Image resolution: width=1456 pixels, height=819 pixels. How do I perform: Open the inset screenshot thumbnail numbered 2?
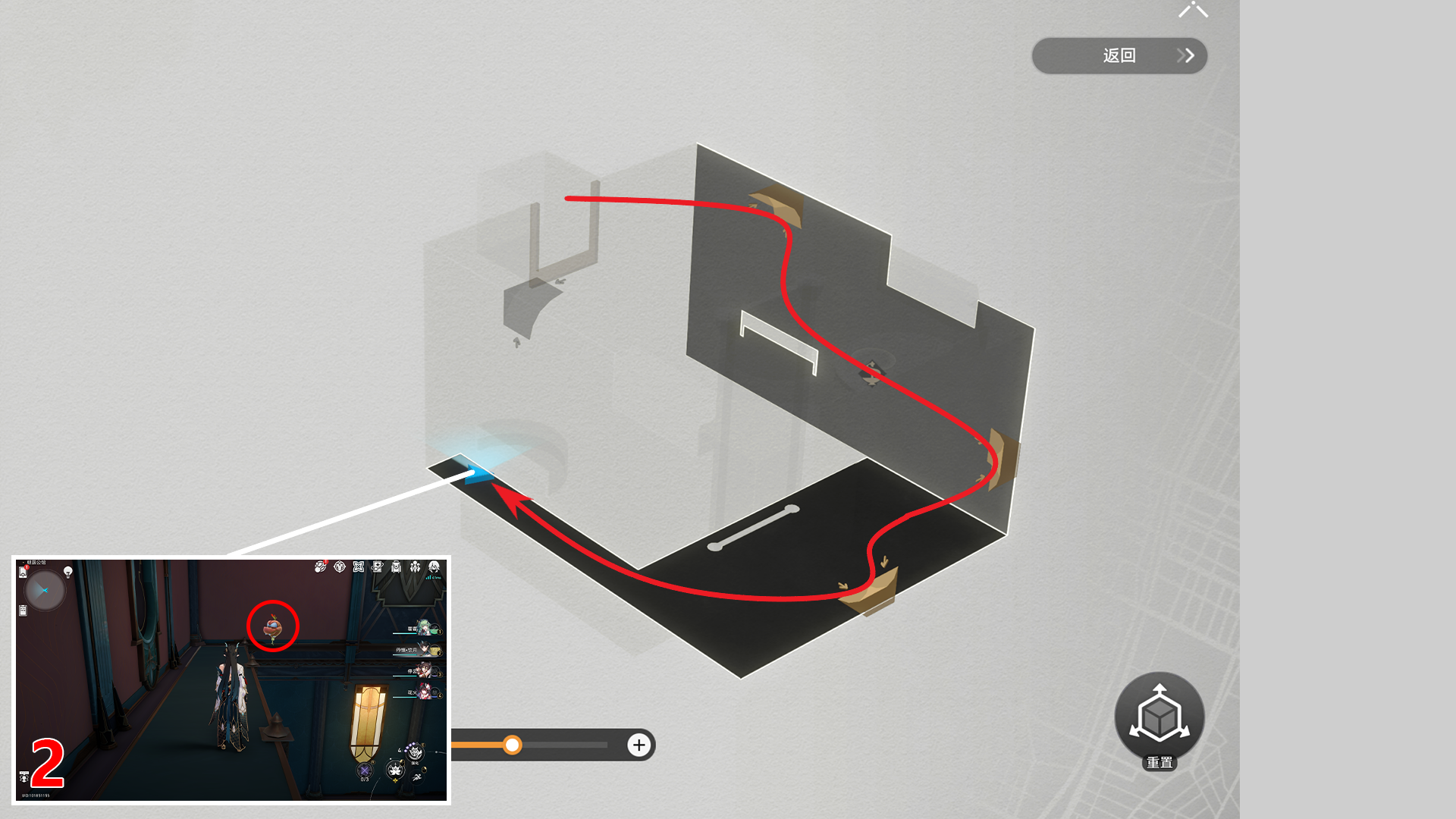pos(231,679)
